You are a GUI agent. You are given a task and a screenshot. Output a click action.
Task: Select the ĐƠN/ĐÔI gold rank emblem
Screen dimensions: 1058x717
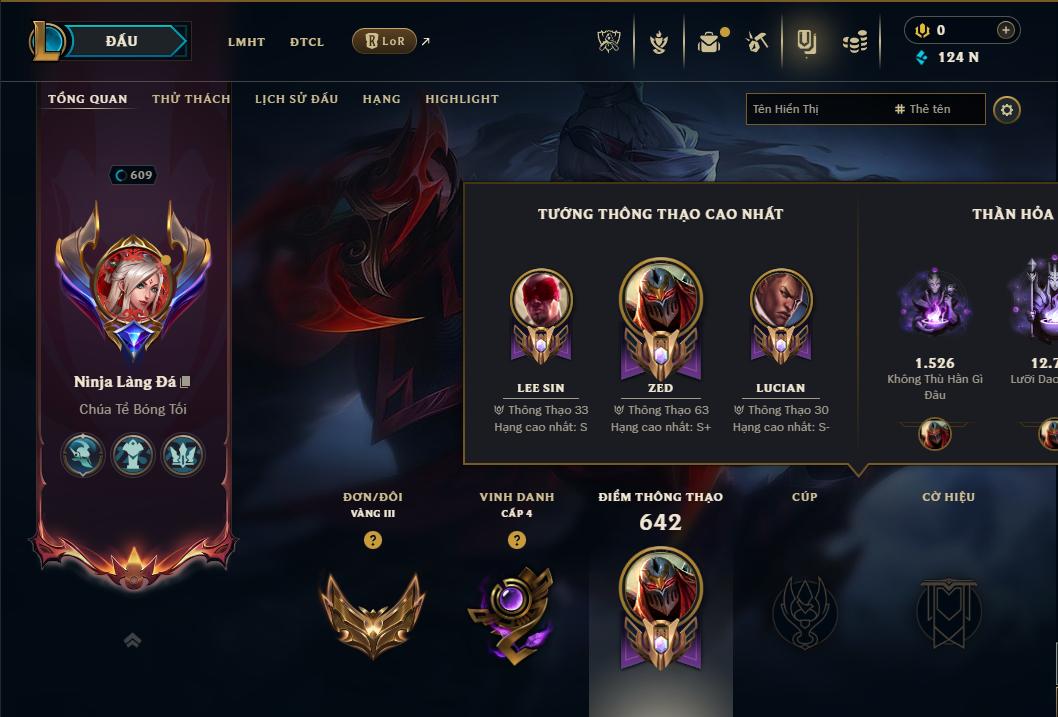click(372, 612)
